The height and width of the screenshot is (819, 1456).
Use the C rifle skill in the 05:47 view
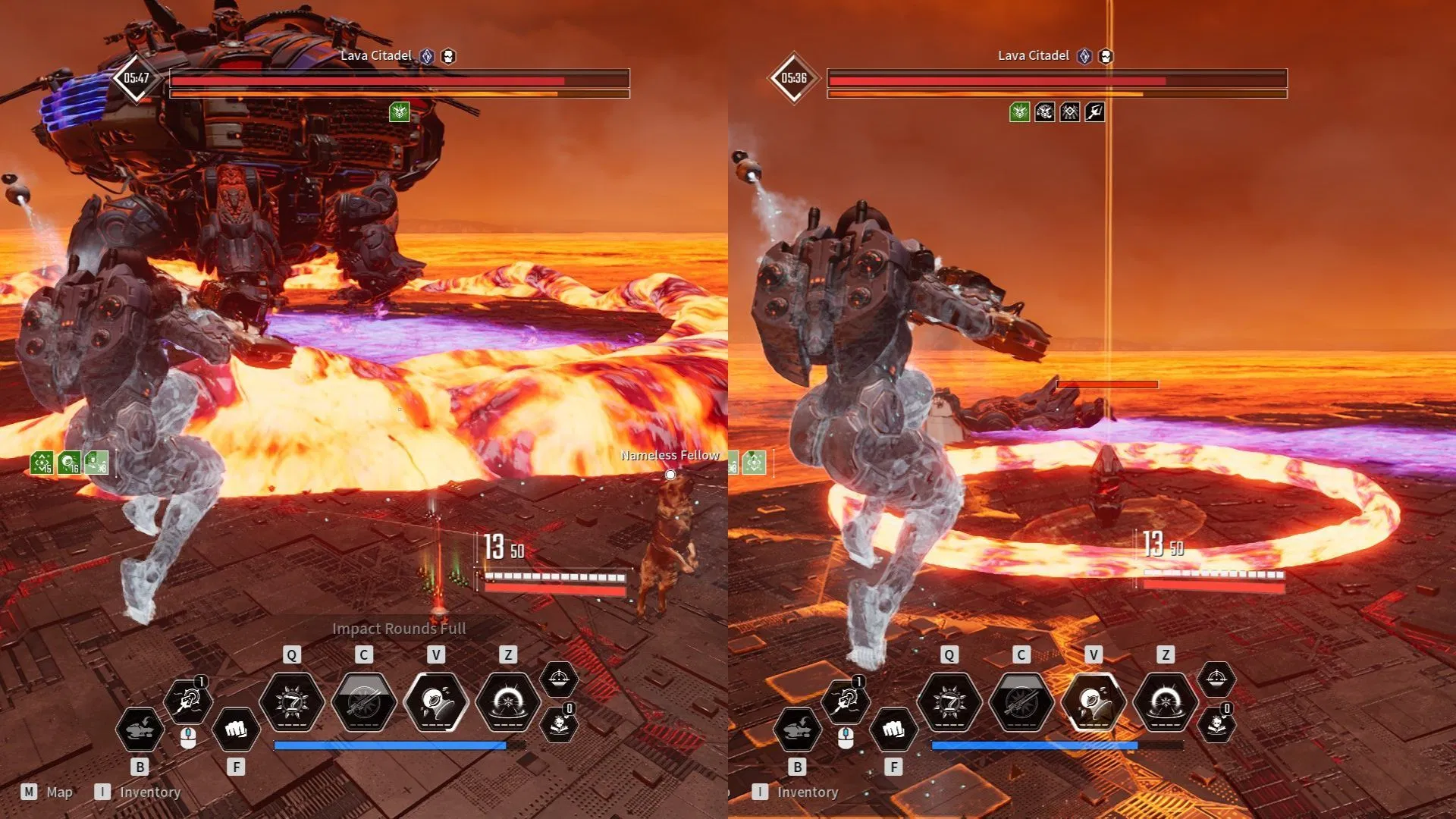(x=364, y=703)
